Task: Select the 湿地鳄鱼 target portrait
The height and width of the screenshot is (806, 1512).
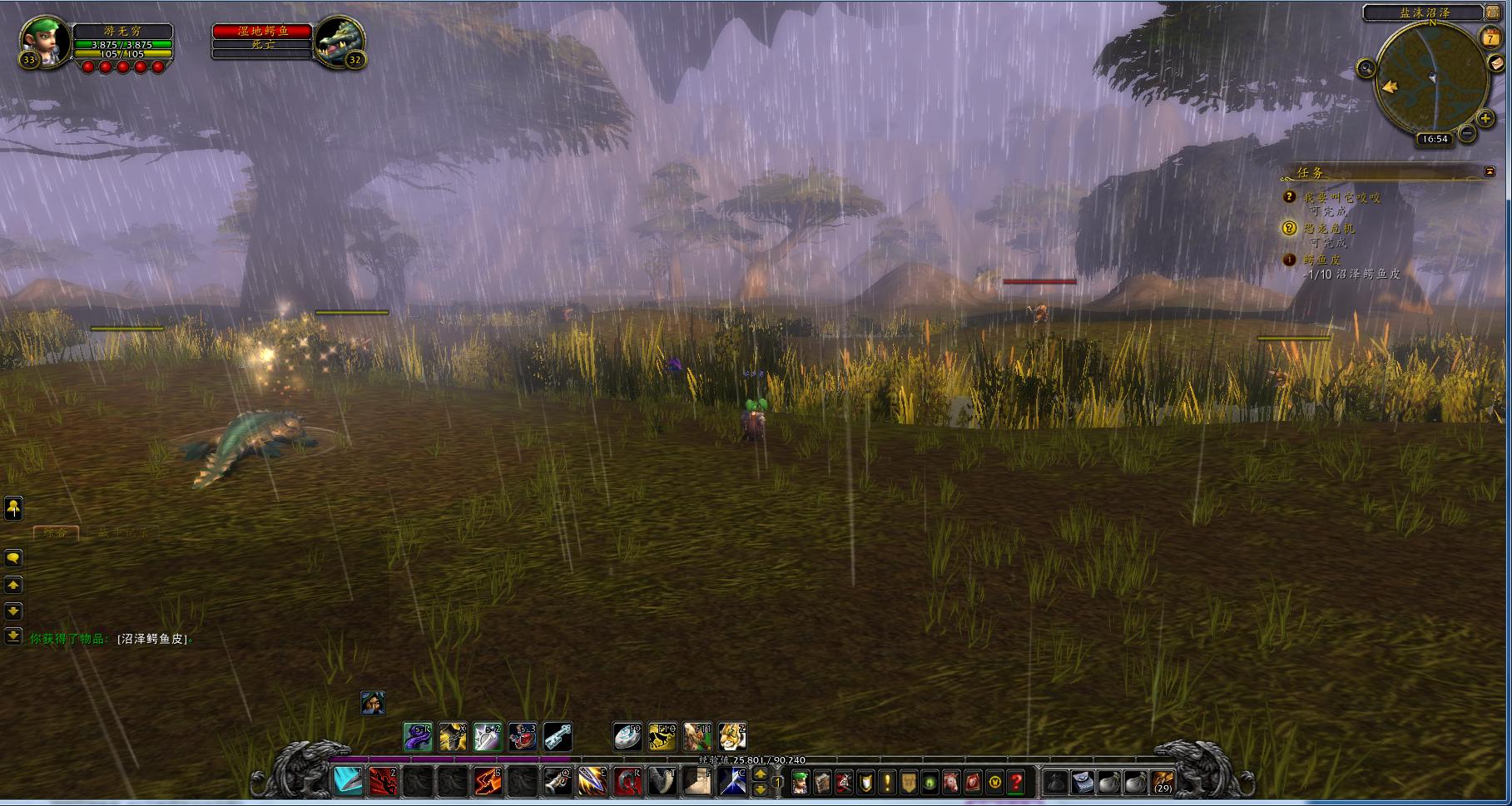Action: click(340, 40)
